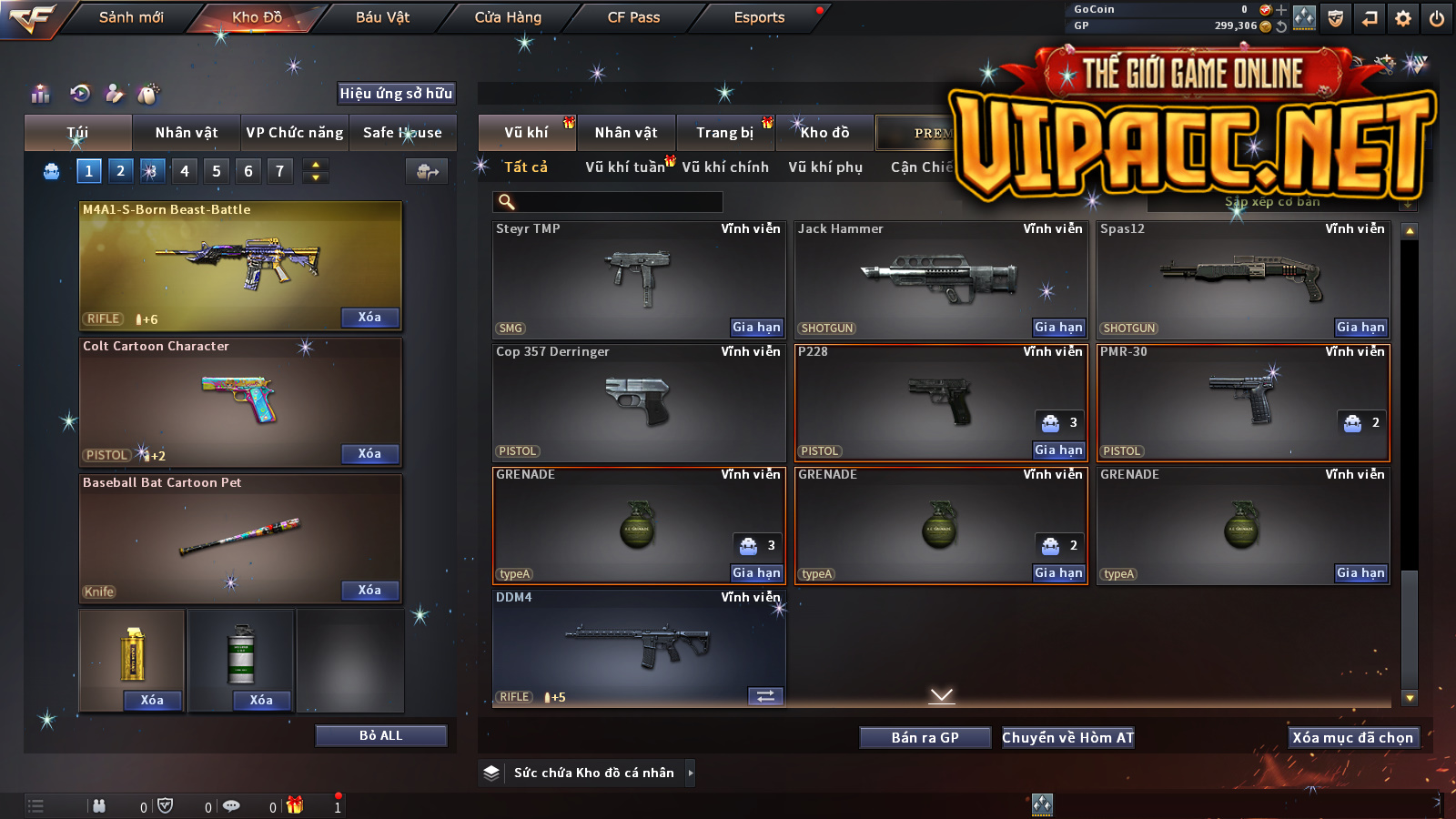Click the Bỏ ALL button

380,735
